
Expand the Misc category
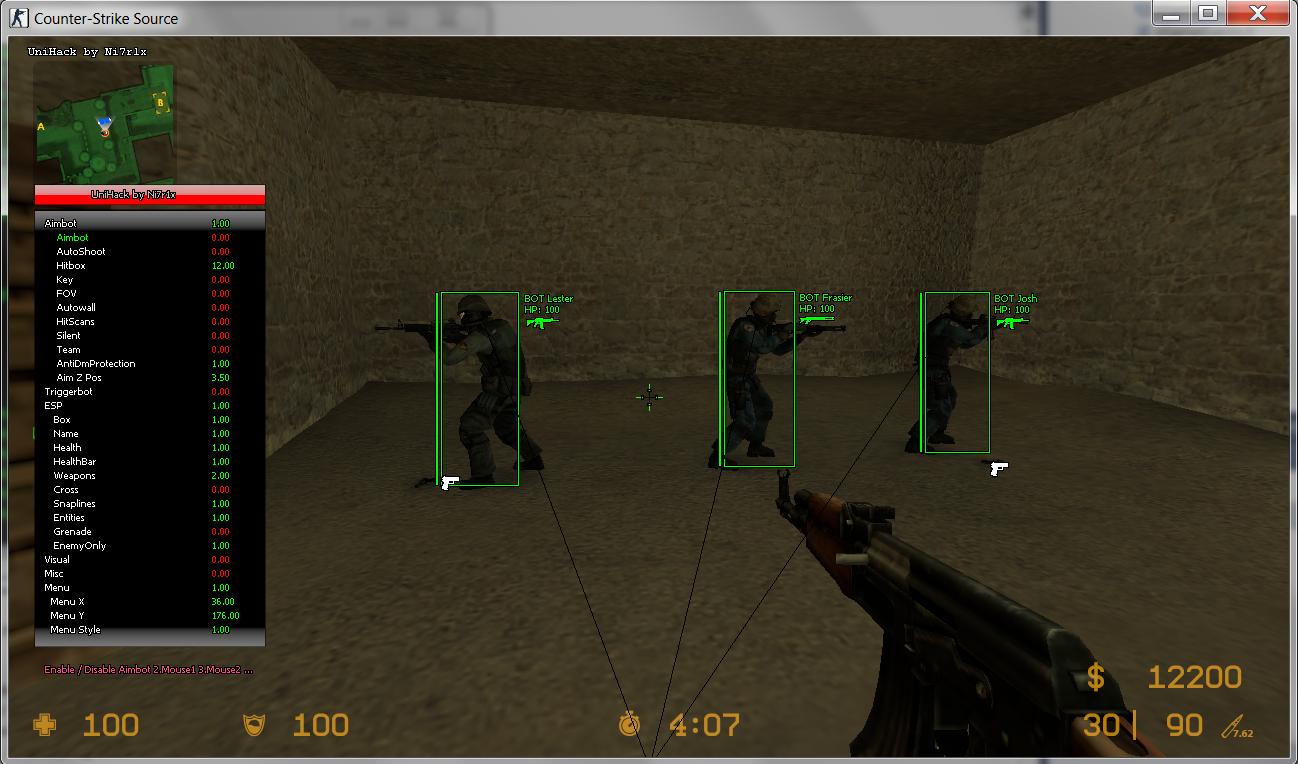point(54,574)
